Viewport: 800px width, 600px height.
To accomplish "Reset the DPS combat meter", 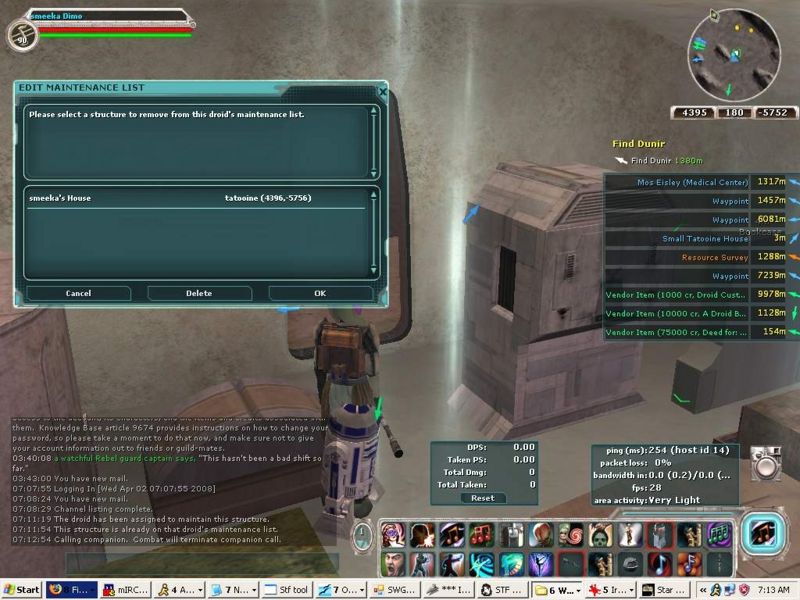I will click(x=483, y=498).
